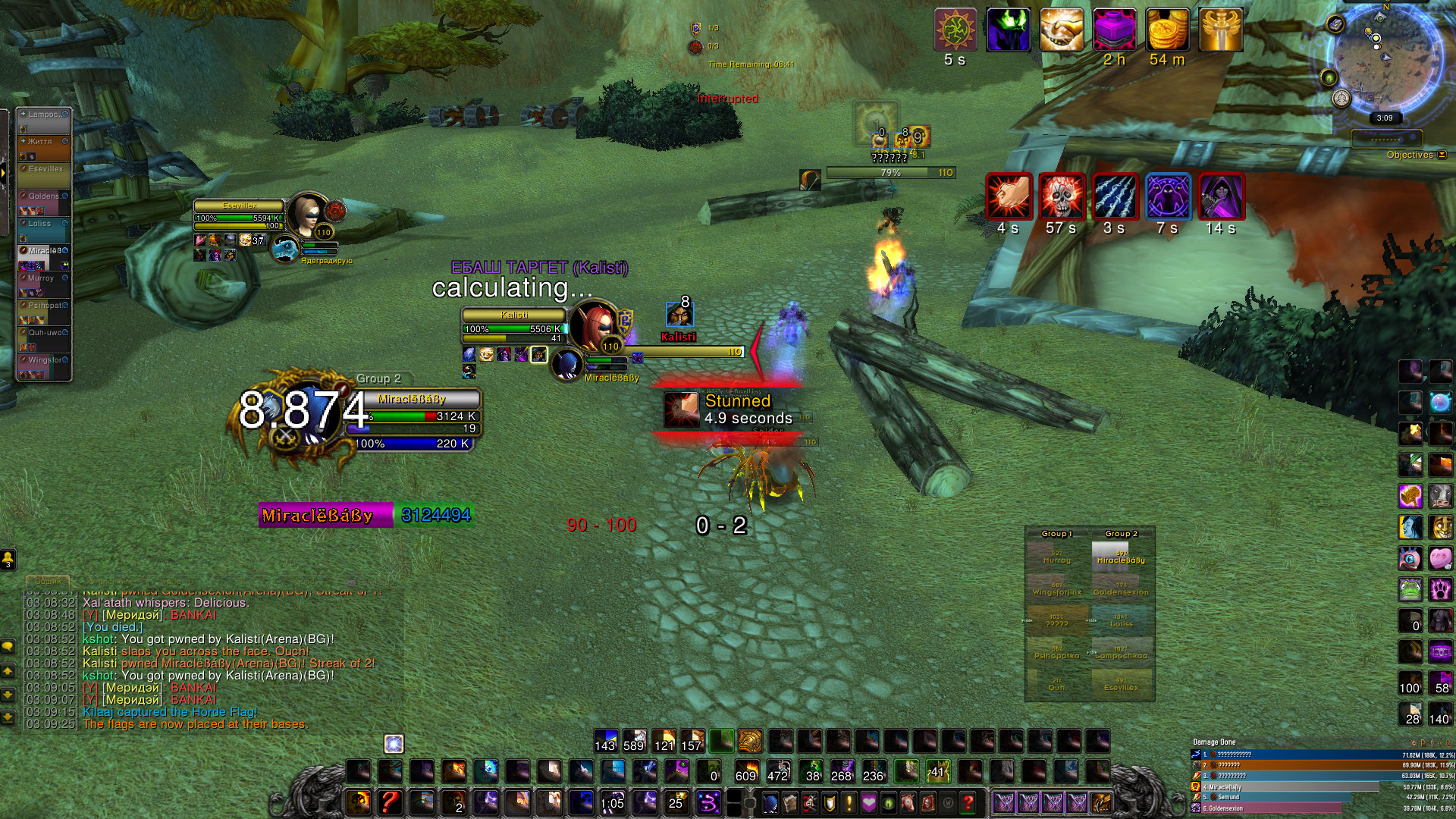Click the winged golden sword buff icon
Screen dimensions: 1456x819
1220,30
